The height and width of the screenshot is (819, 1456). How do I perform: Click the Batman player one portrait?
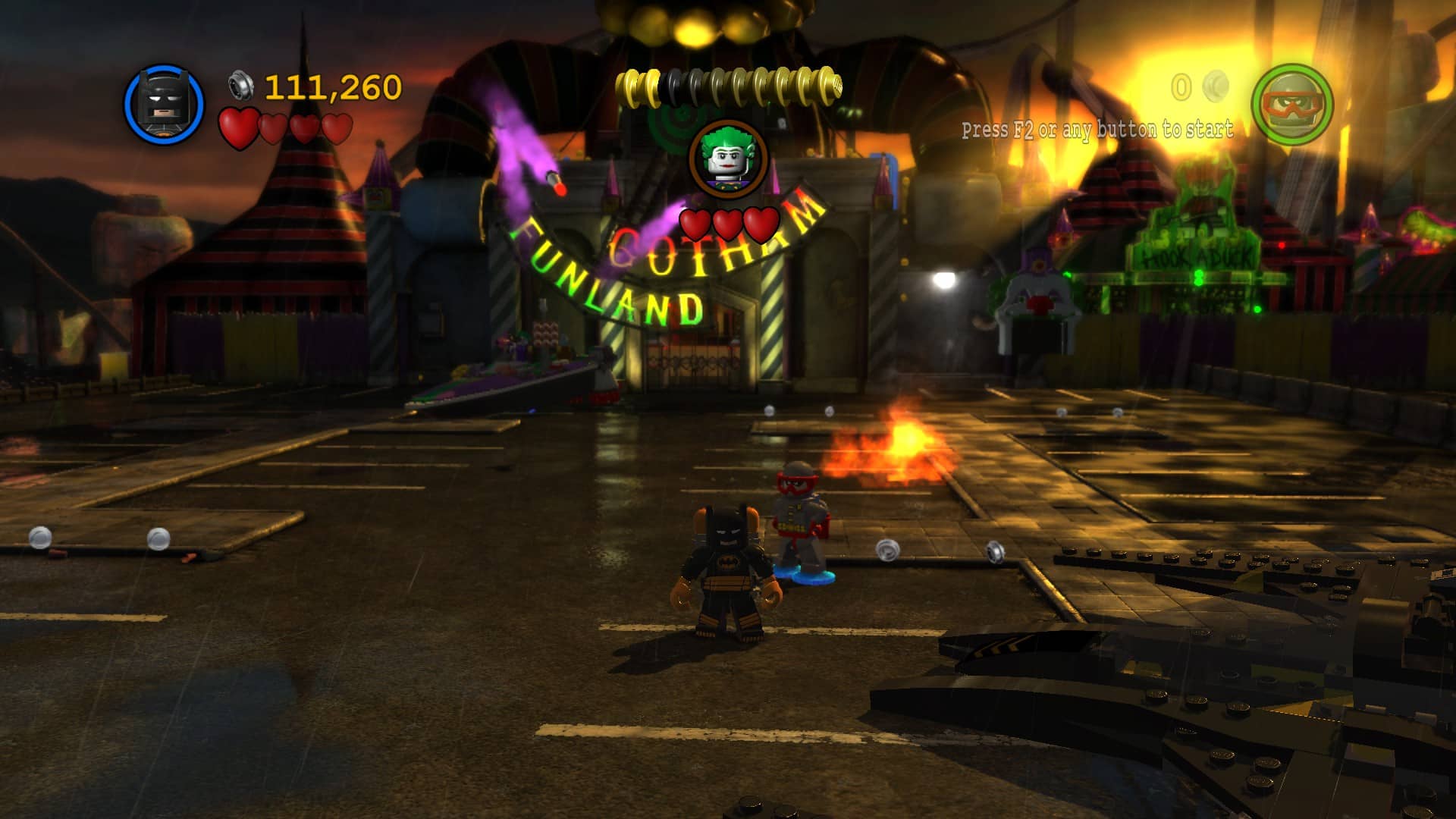(x=164, y=105)
